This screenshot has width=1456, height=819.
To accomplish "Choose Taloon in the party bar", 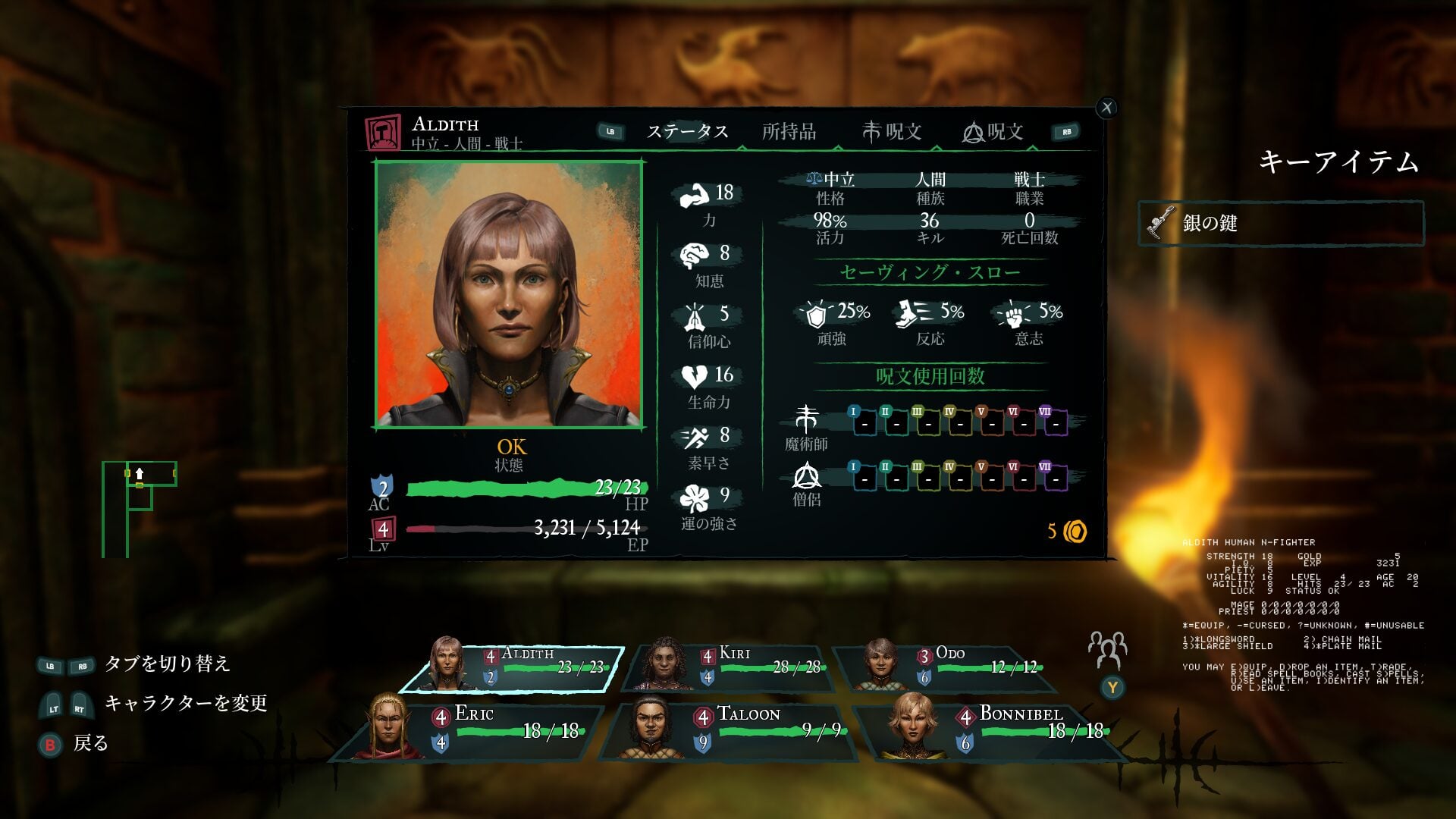I will click(730, 730).
